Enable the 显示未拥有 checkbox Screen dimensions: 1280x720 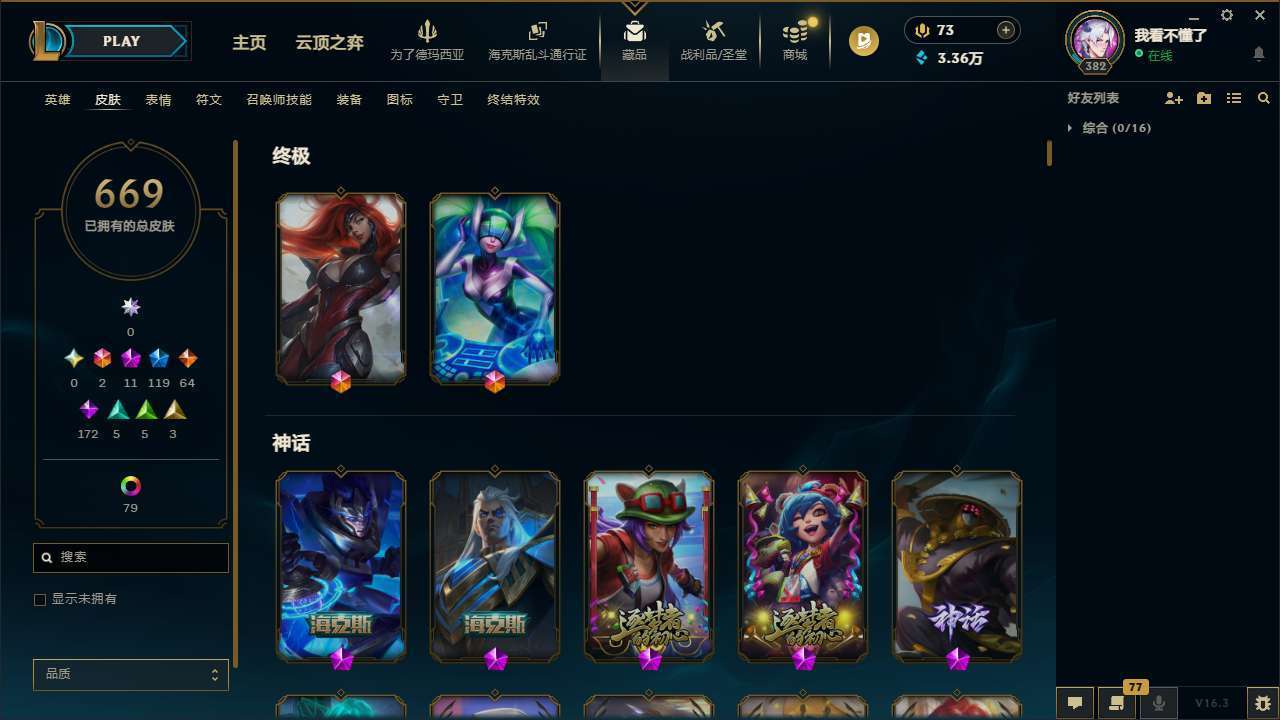40,599
